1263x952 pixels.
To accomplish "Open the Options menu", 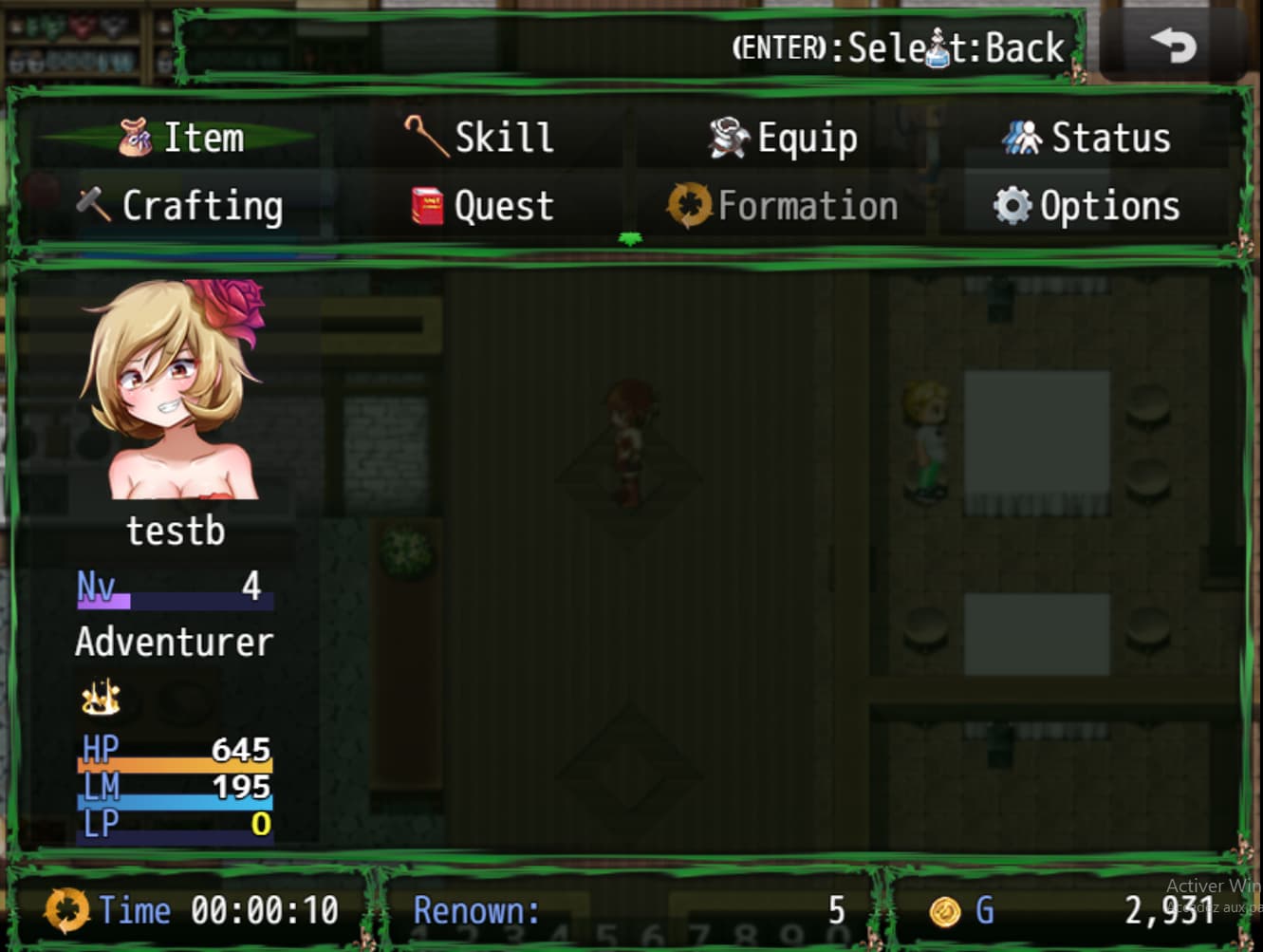I will pyautogui.click(x=1087, y=206).
